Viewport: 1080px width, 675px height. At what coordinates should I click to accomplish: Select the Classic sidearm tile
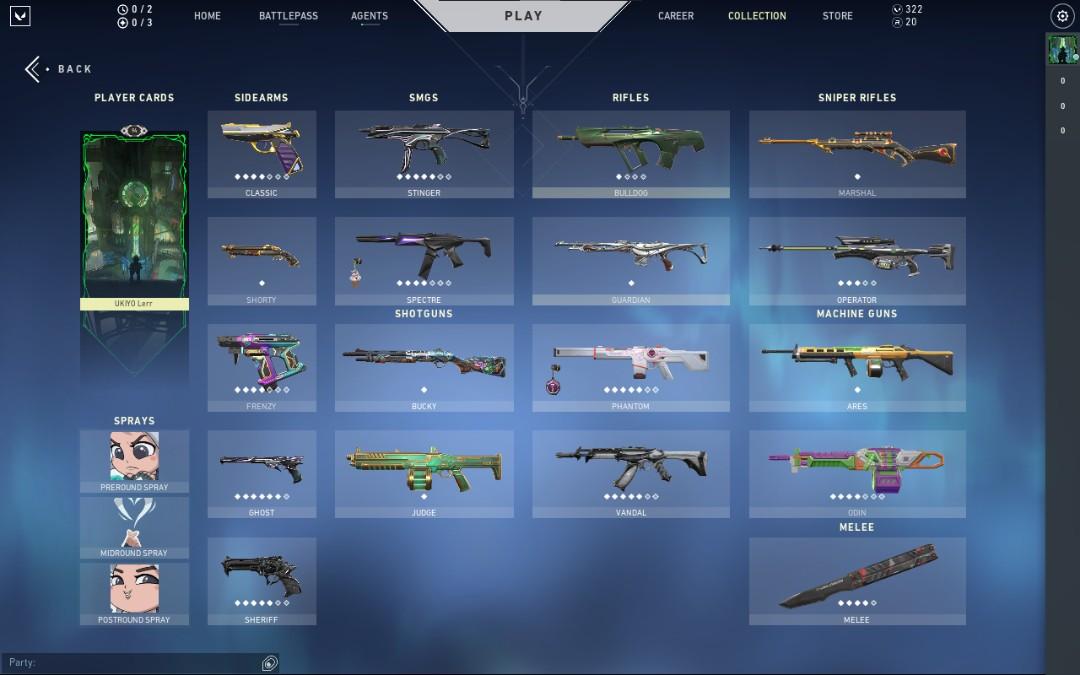coord(262,154)
